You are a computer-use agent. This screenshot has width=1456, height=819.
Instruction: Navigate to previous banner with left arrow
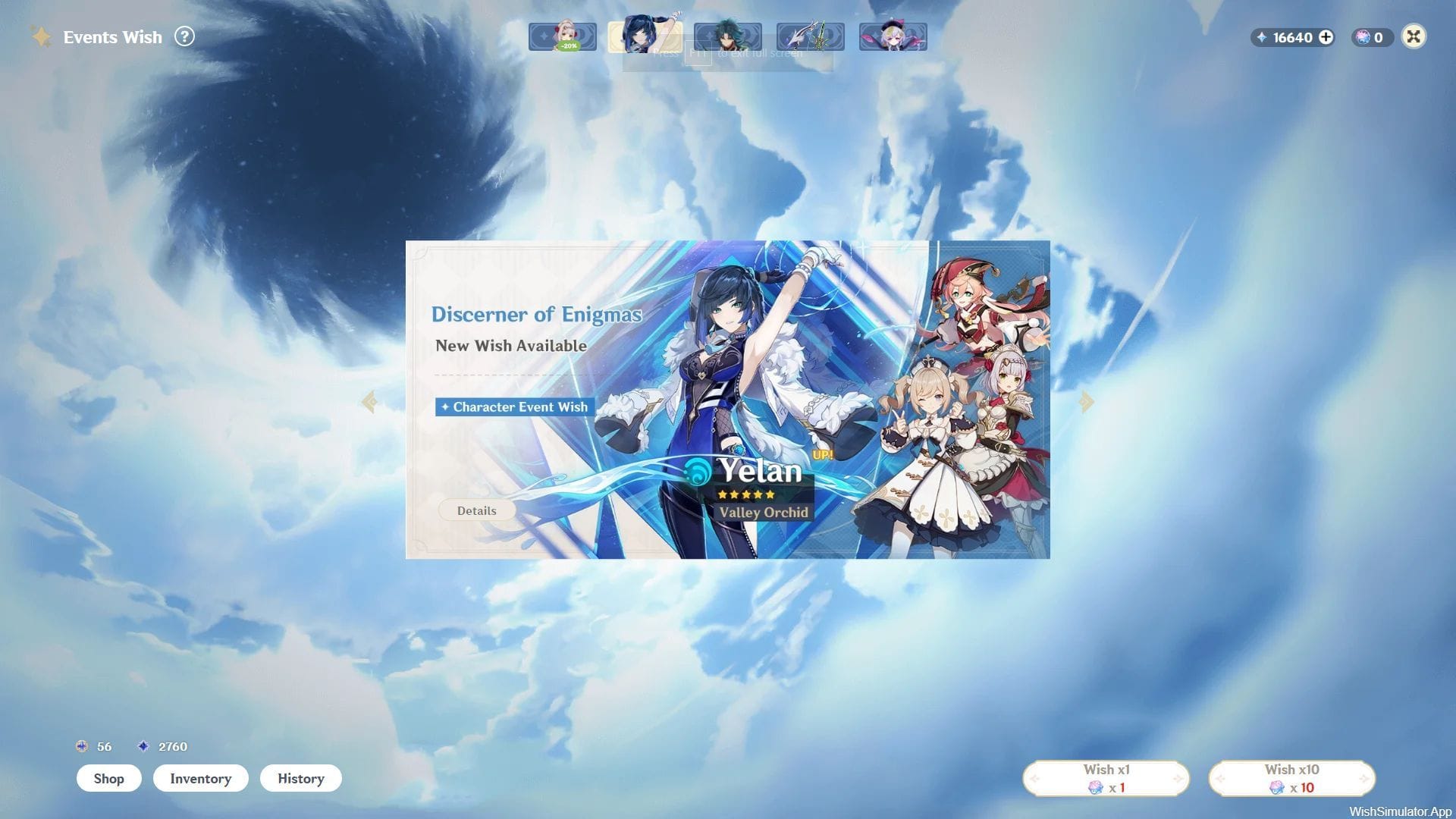(369, 400)
